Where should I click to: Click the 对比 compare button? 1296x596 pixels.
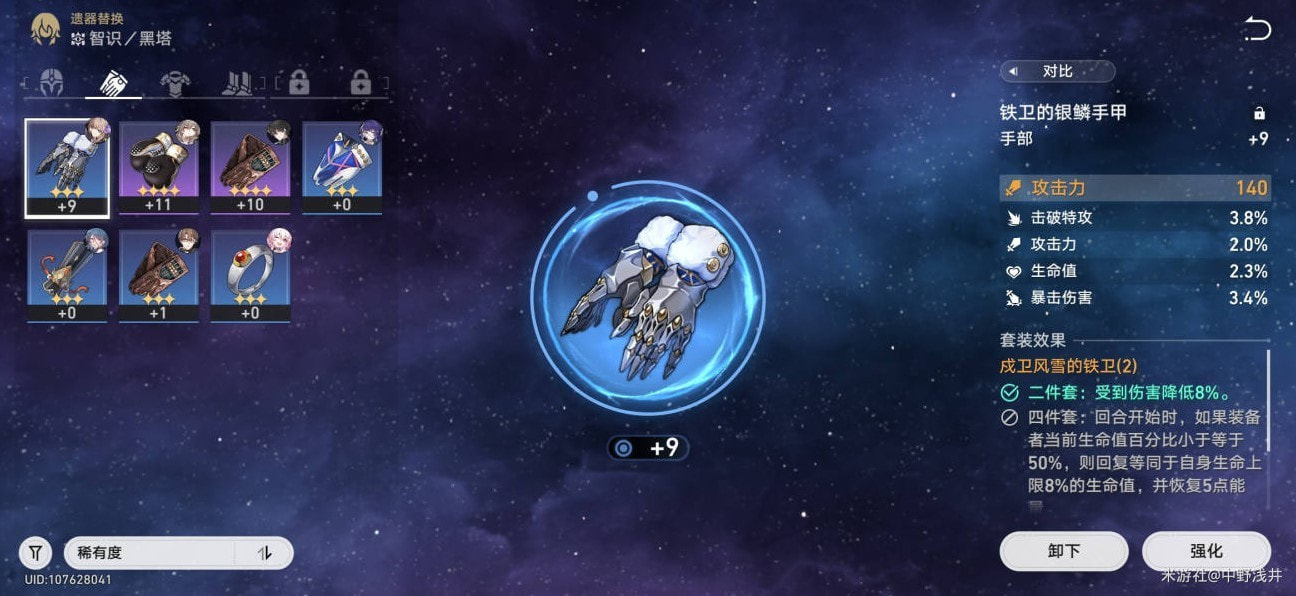tap(1057, 71)
